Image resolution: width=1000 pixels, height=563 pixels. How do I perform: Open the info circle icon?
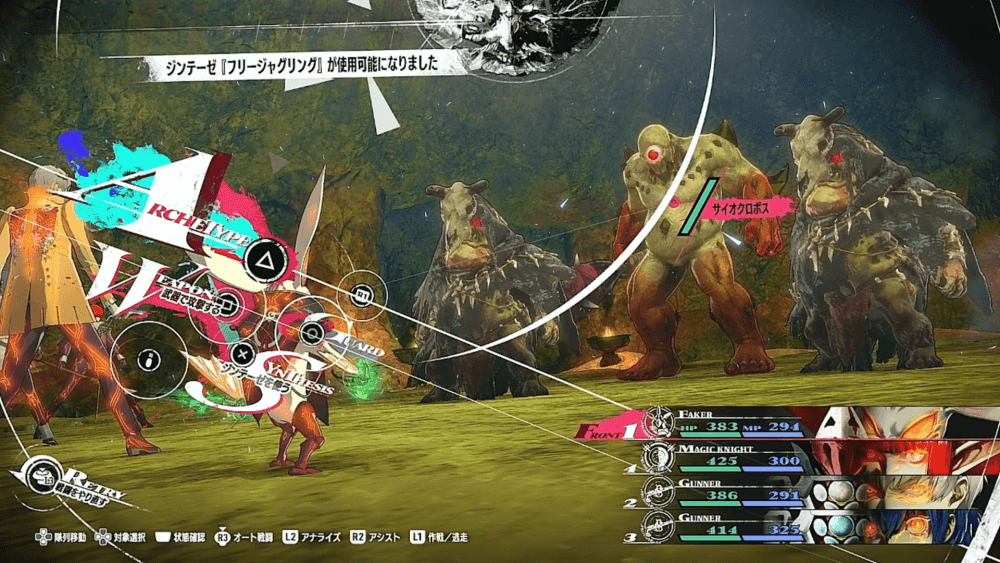[149, 358]
